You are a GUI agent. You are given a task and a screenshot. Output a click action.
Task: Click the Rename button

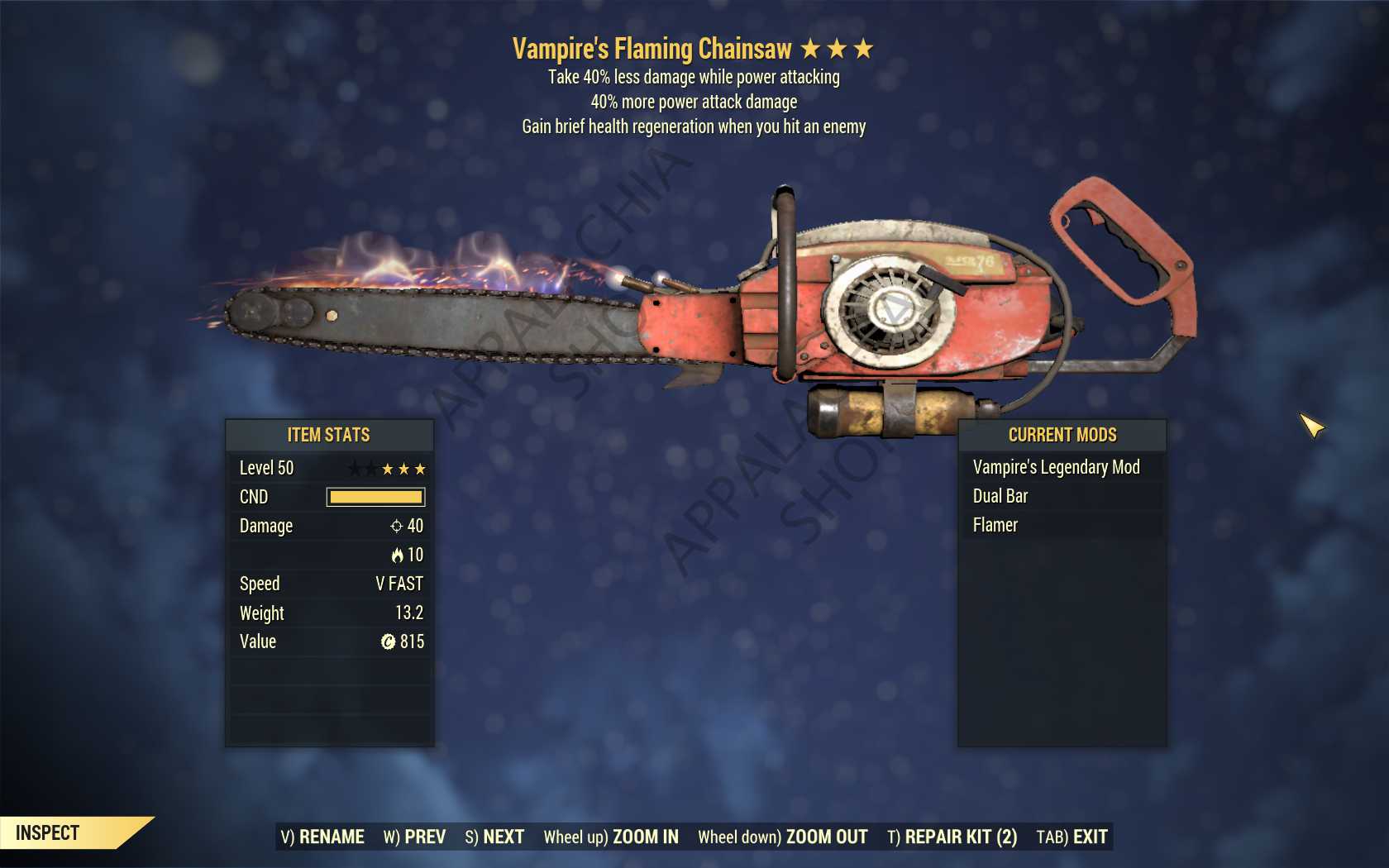click(322, 837)
